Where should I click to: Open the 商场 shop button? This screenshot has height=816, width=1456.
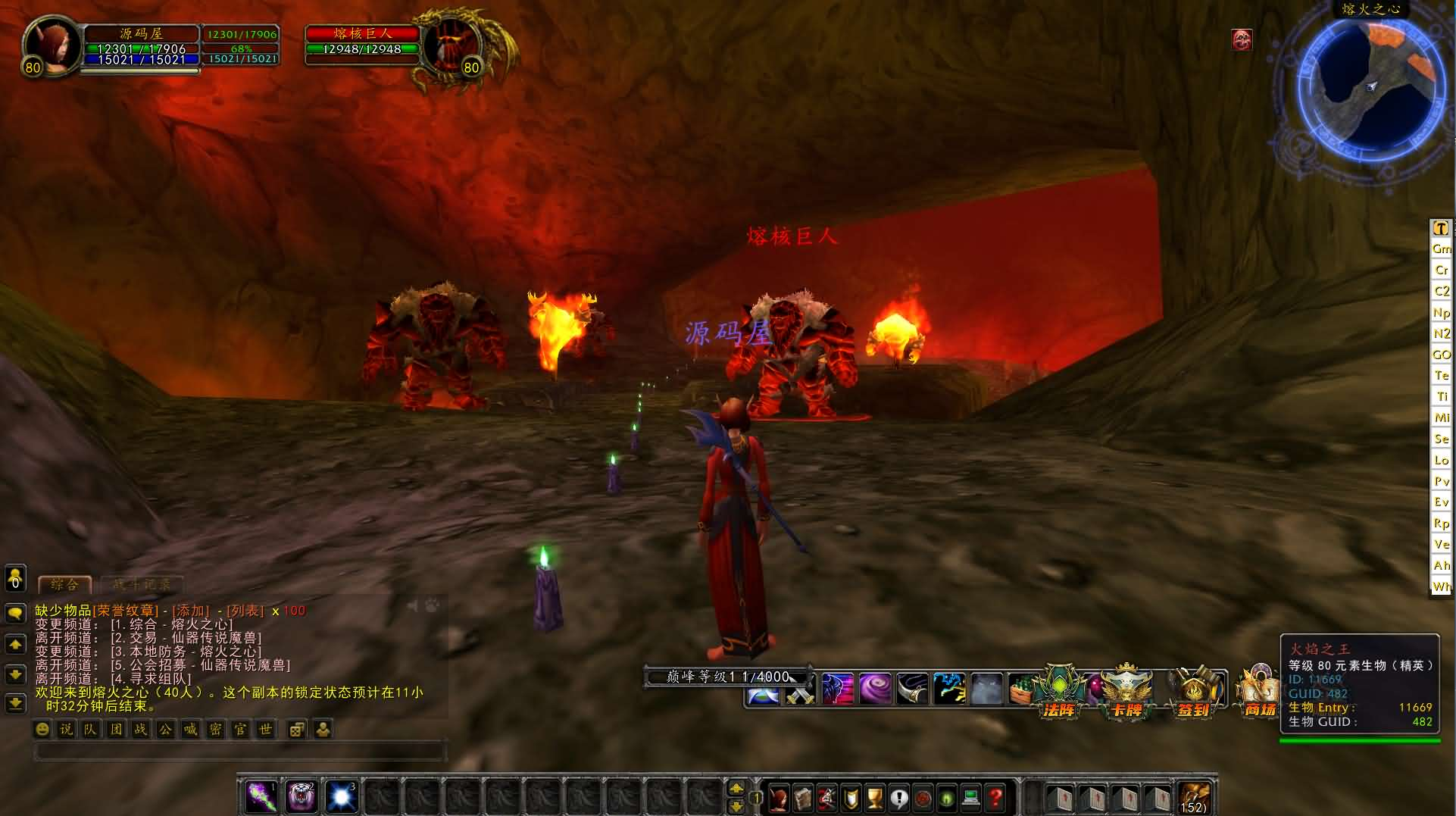[1259, 691]
